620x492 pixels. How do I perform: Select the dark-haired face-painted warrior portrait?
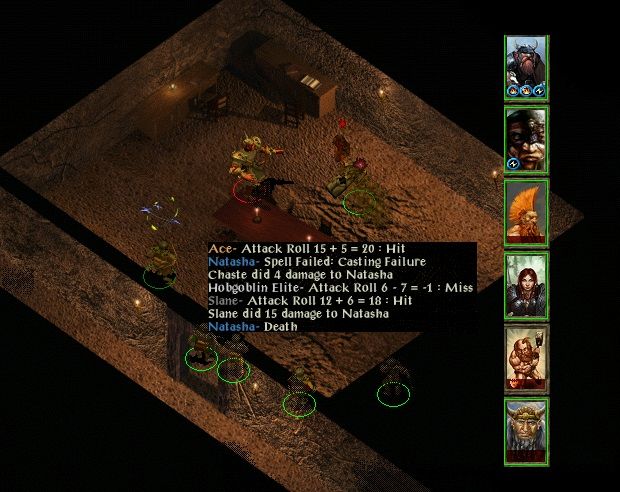pyautogui.click(x=525, y=139)
